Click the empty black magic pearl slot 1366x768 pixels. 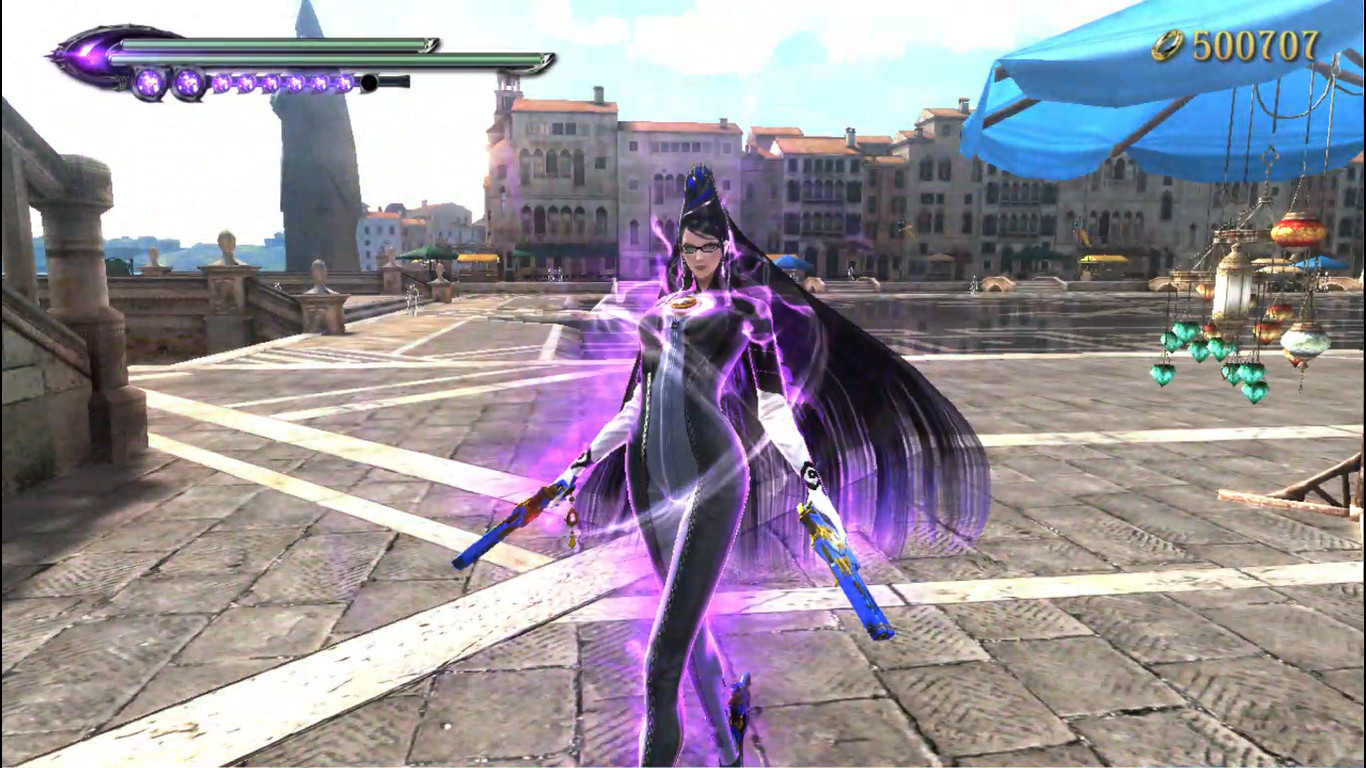[x=369, y=83]
